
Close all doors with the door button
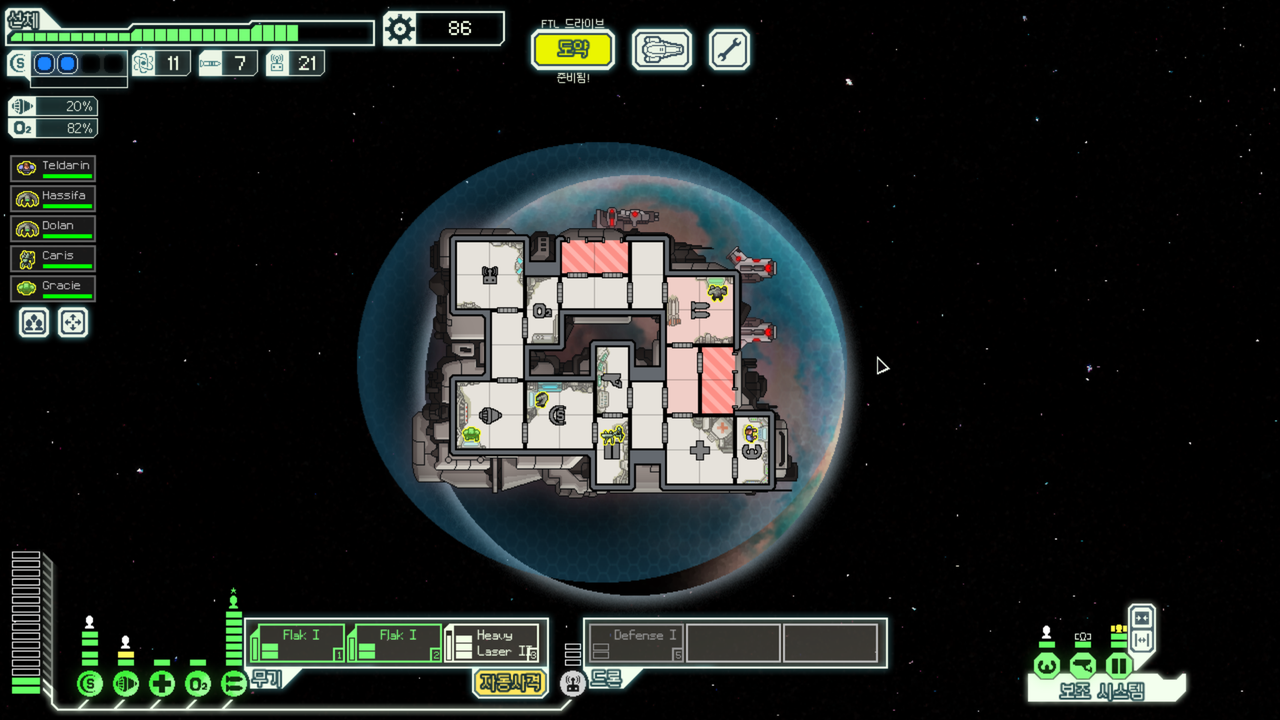click(x=1142, y=617)
